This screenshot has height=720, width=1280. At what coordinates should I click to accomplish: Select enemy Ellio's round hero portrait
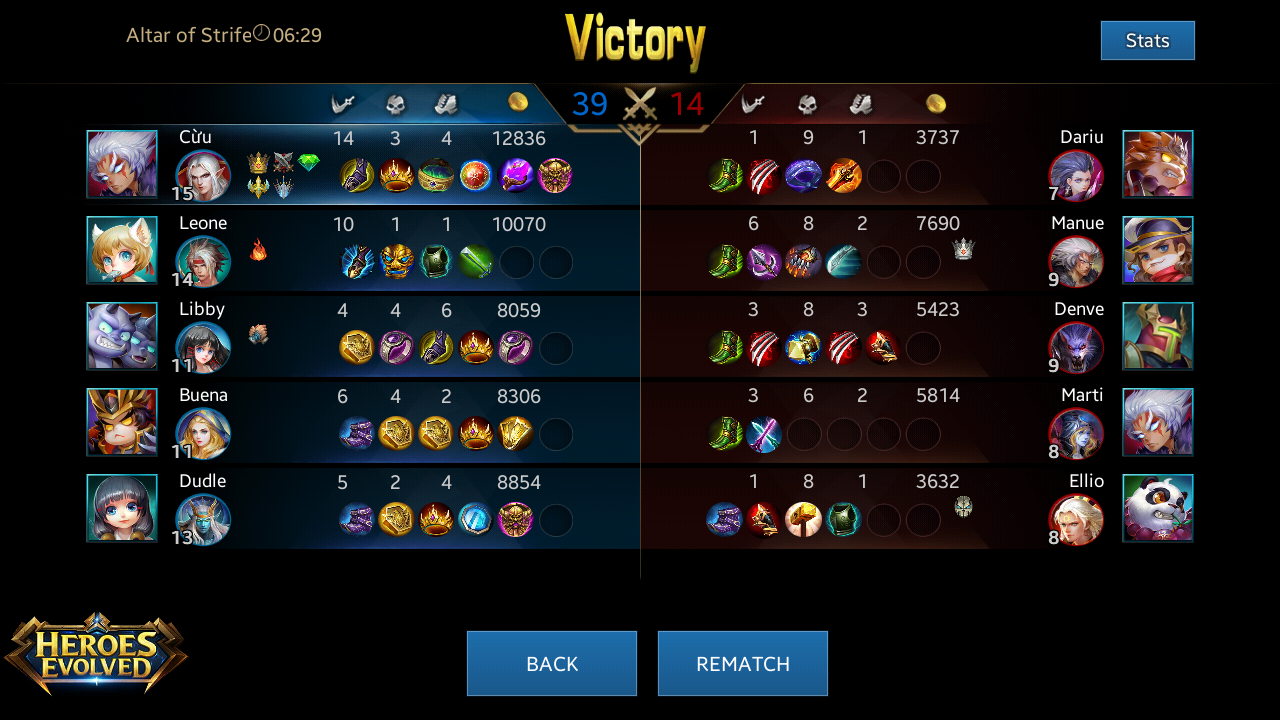click(1076, 520)
